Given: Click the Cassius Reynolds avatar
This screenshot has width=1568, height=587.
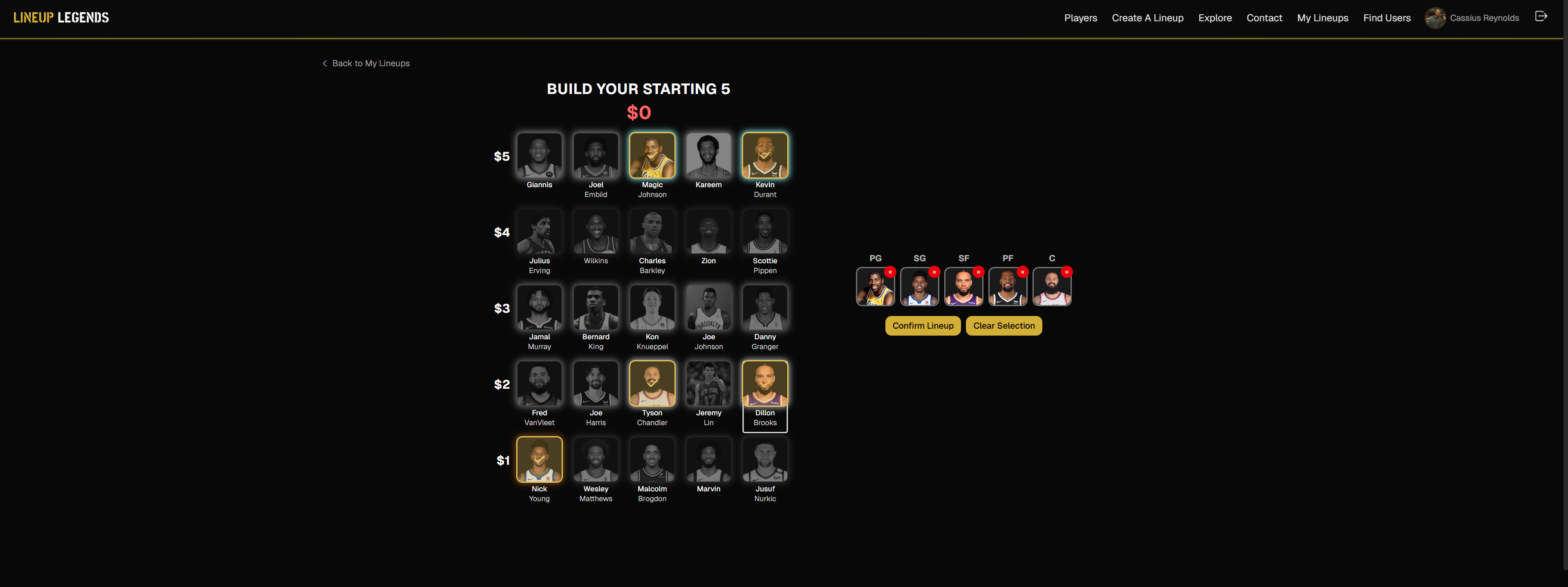Looking at the screenshot, I should [1435, 18].
